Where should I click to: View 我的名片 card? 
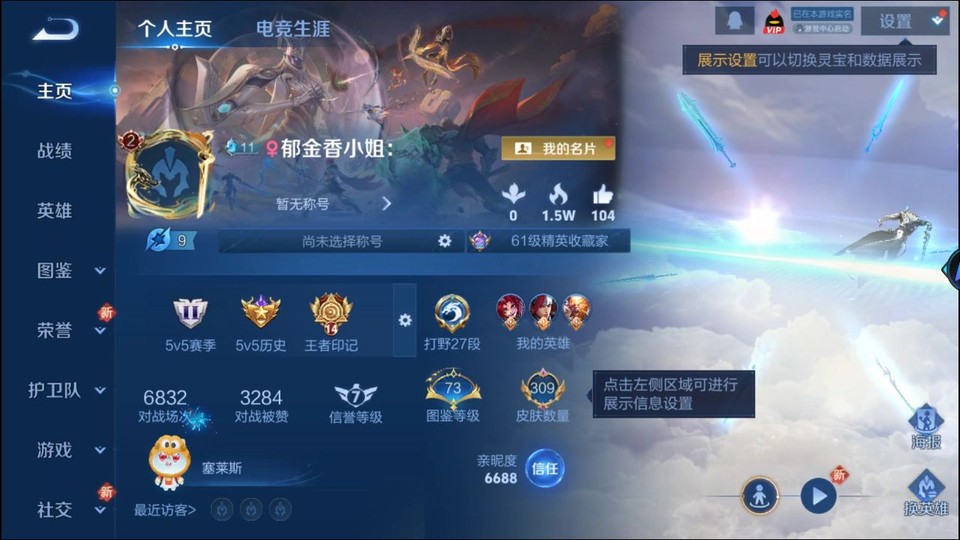[558, 148]
